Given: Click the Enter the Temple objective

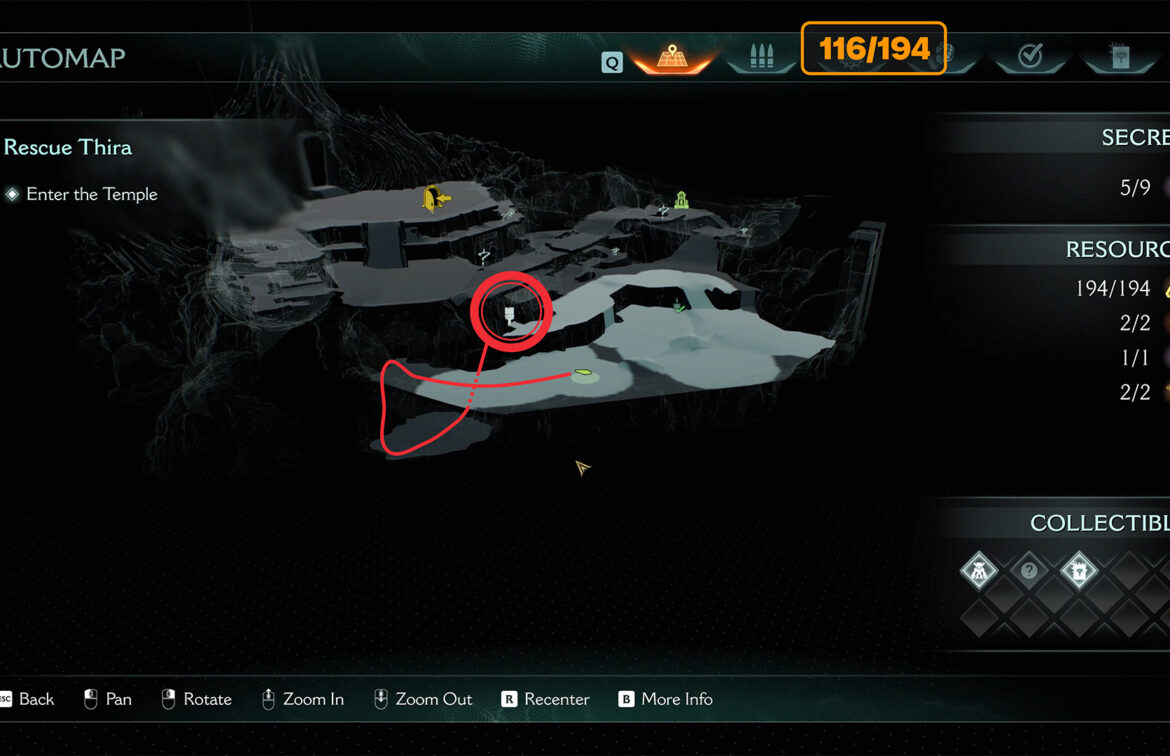Looking at the screenshot, I should tap(91, 194).
